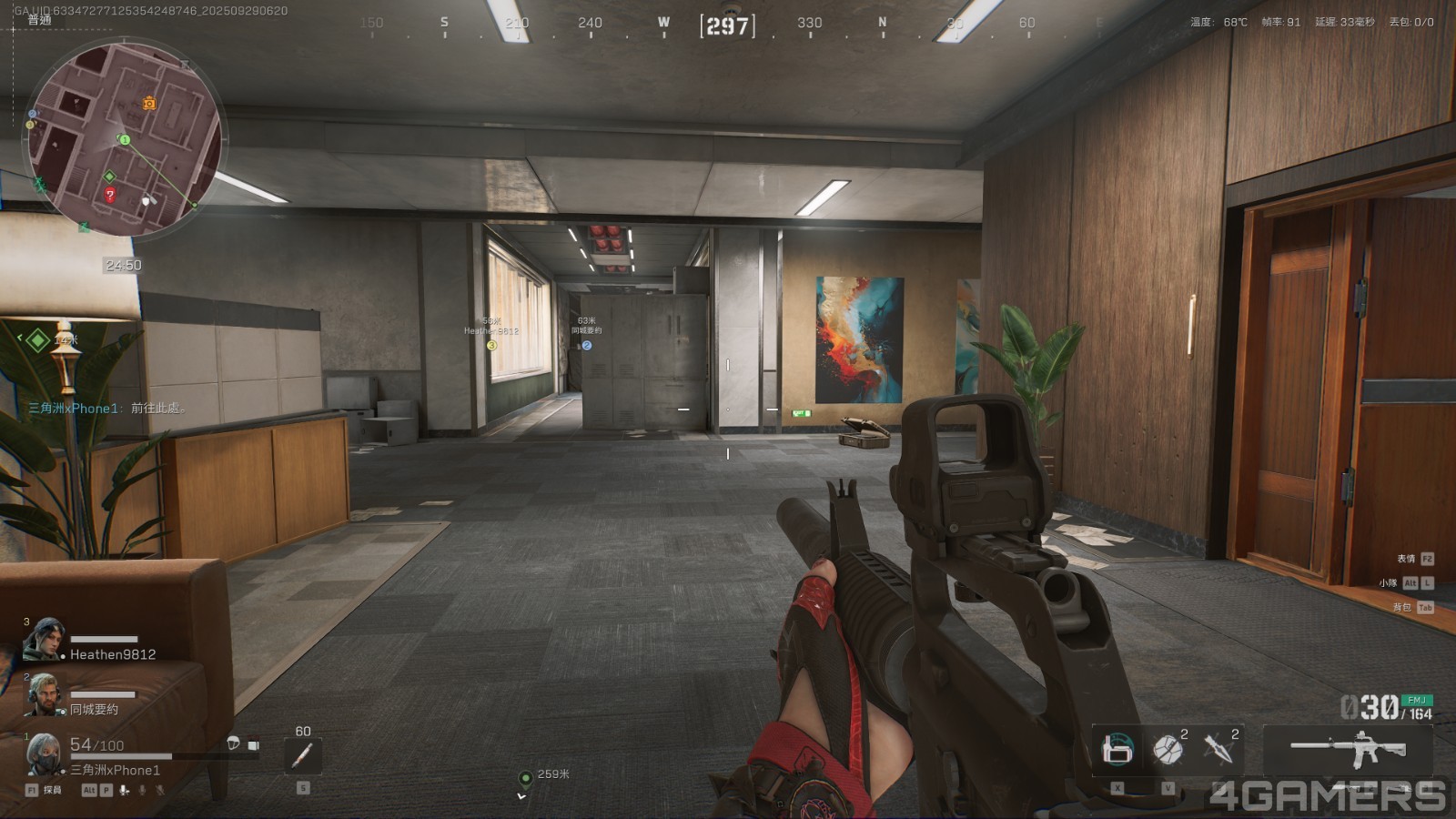Select the grenade with count 2
Image resolution: width=1456 pixels, height=819 pixels.
point(1168,750)
